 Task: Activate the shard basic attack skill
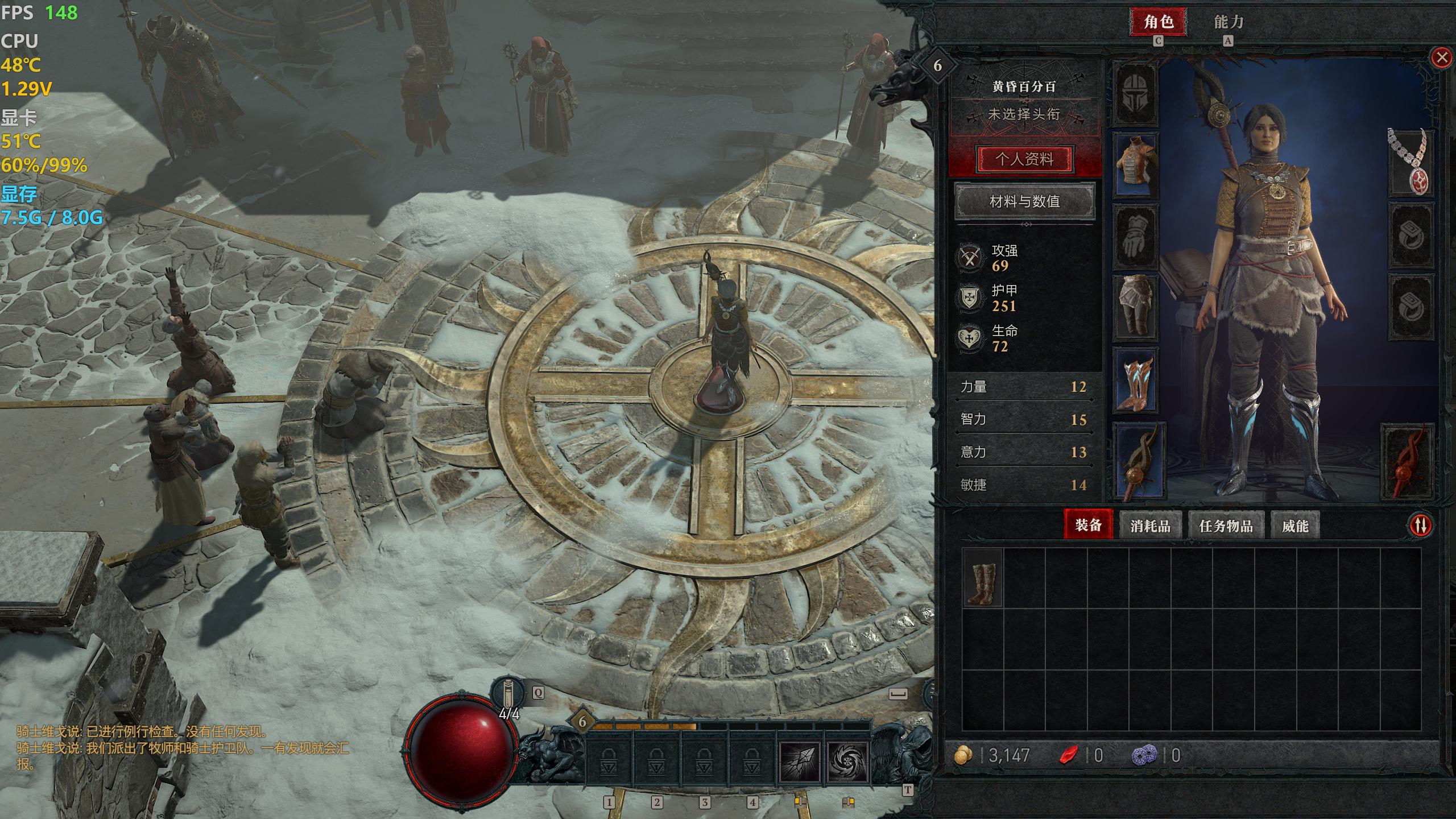pos(800,762)
